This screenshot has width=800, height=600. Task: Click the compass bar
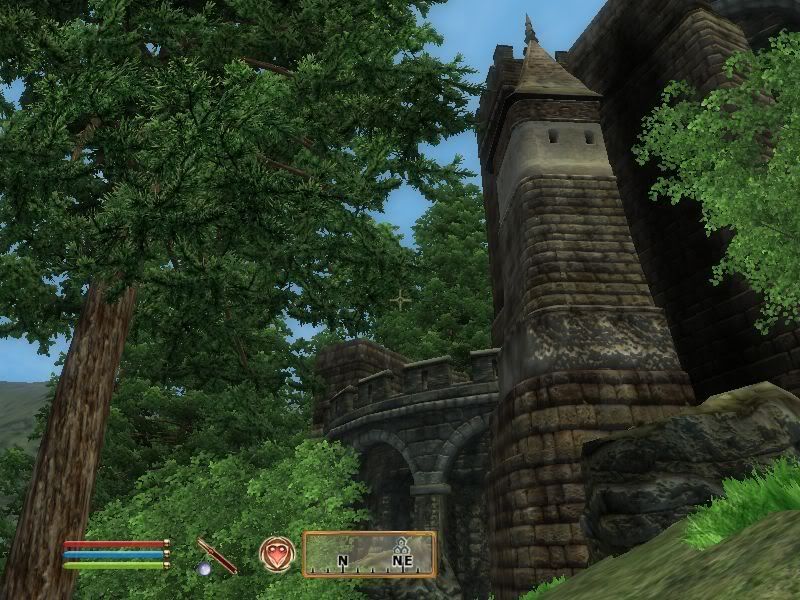pos(369,554)
